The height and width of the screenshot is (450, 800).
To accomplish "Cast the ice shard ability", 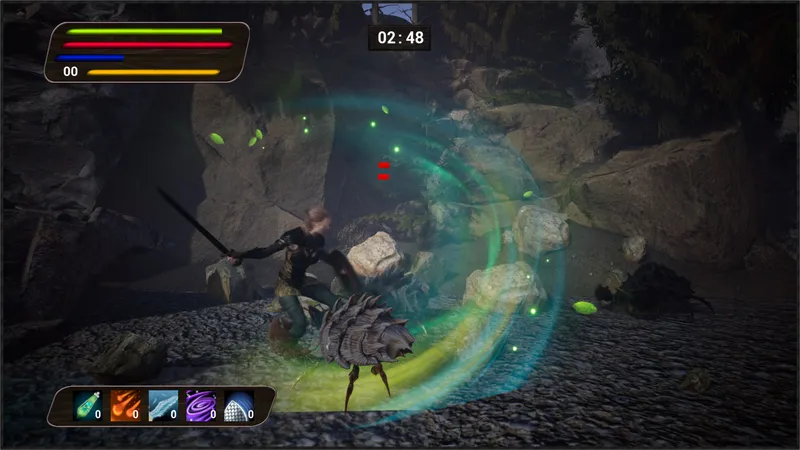I will 163,405.
